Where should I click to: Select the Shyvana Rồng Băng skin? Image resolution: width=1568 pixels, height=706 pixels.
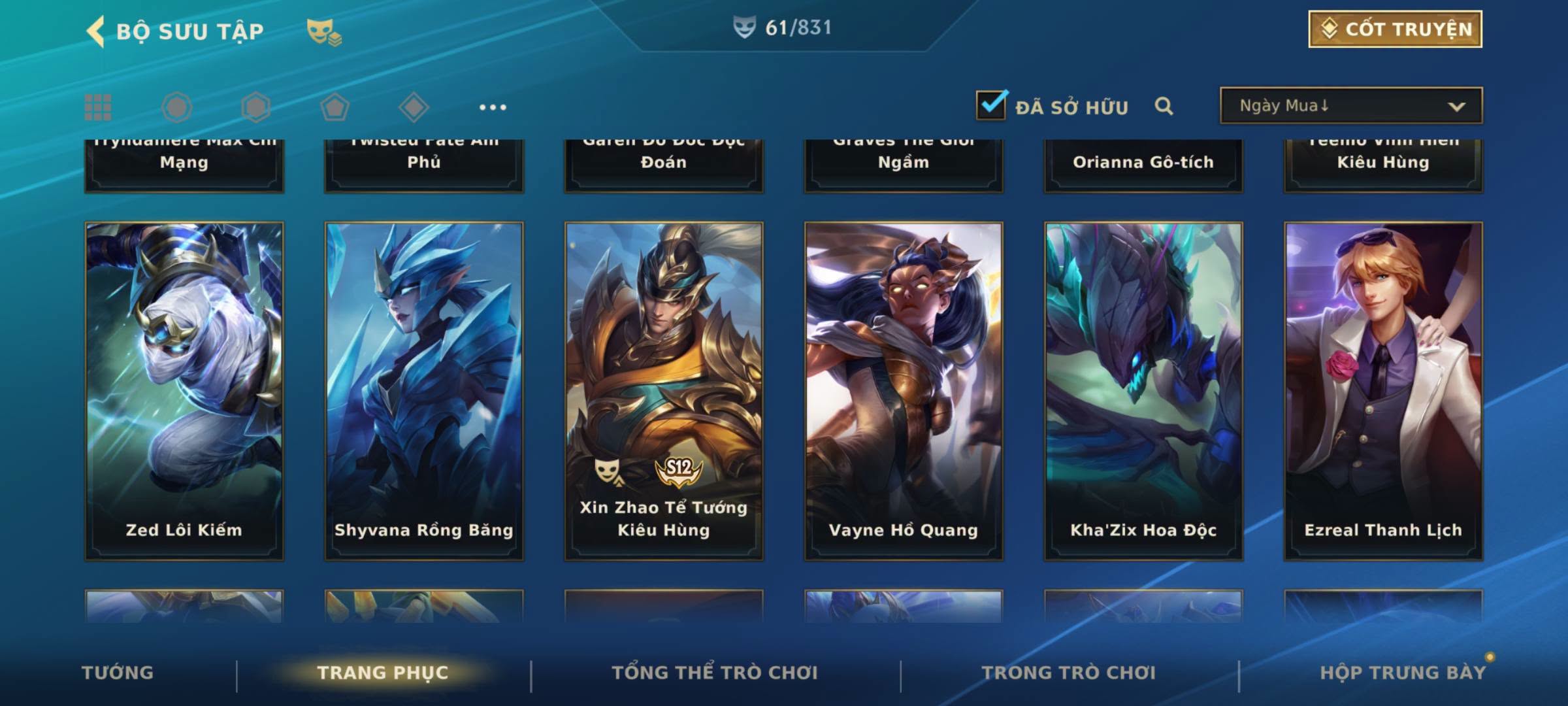424,391
